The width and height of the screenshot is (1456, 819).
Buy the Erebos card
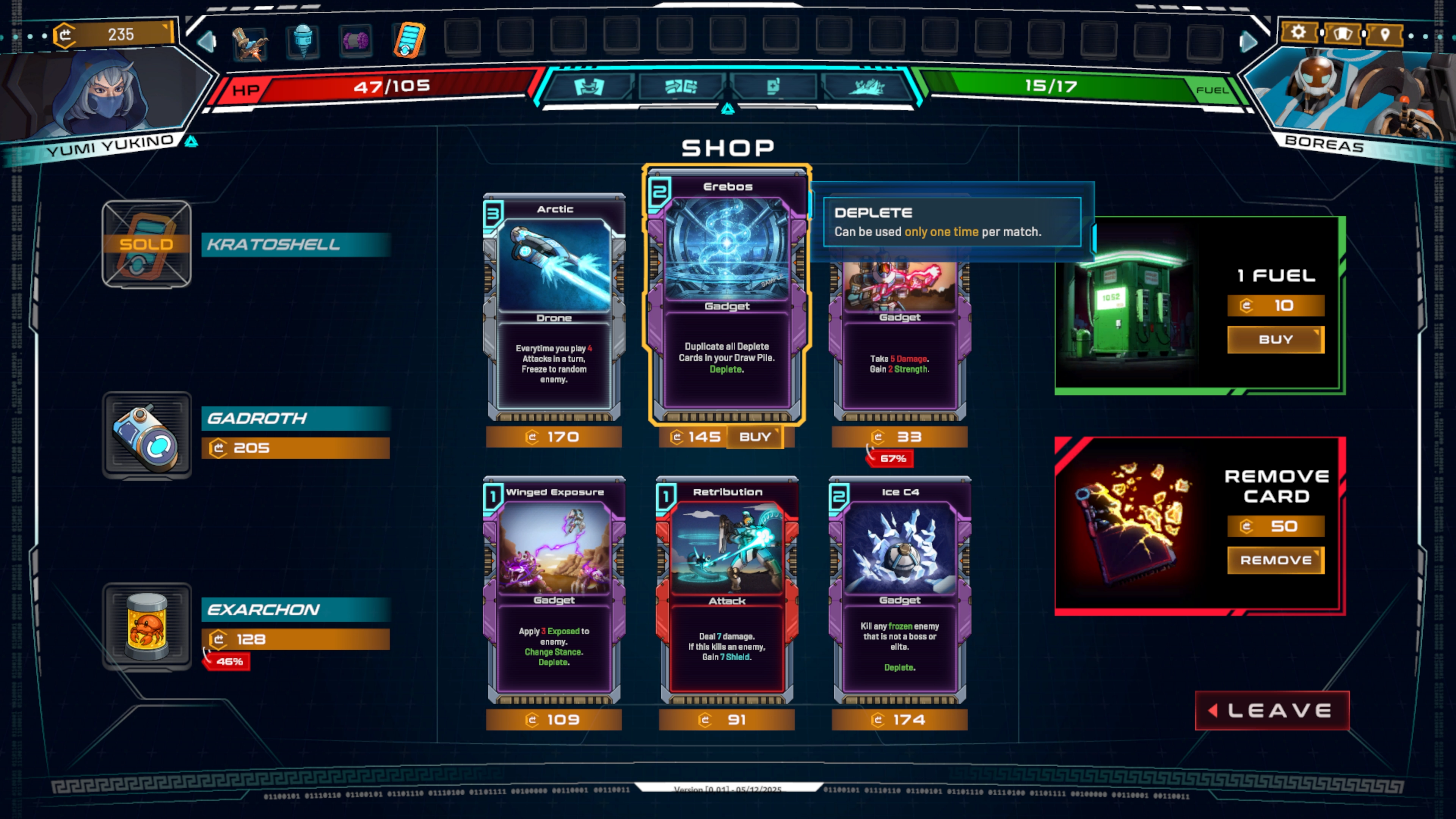[756, 436]
